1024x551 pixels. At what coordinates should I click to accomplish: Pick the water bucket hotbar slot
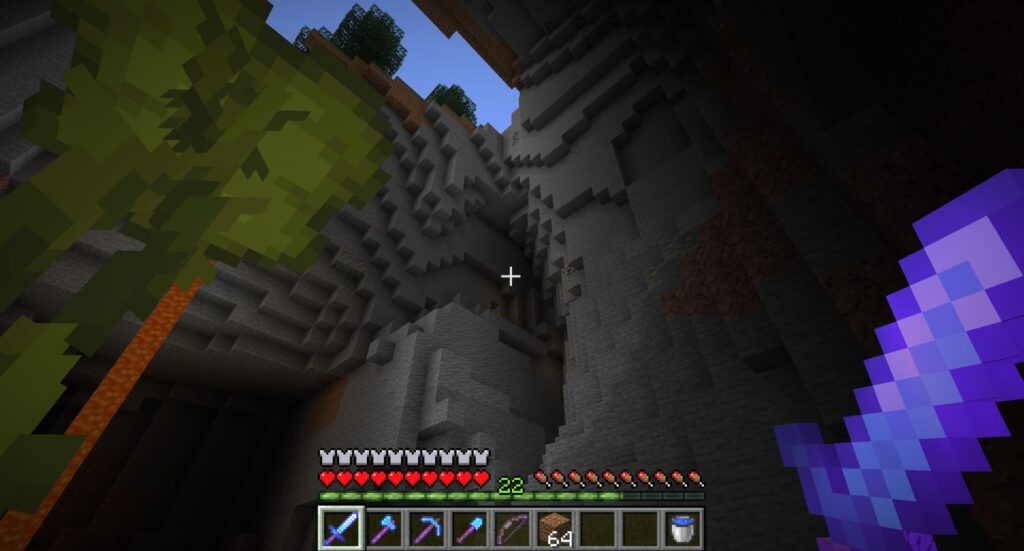(683, 527)
